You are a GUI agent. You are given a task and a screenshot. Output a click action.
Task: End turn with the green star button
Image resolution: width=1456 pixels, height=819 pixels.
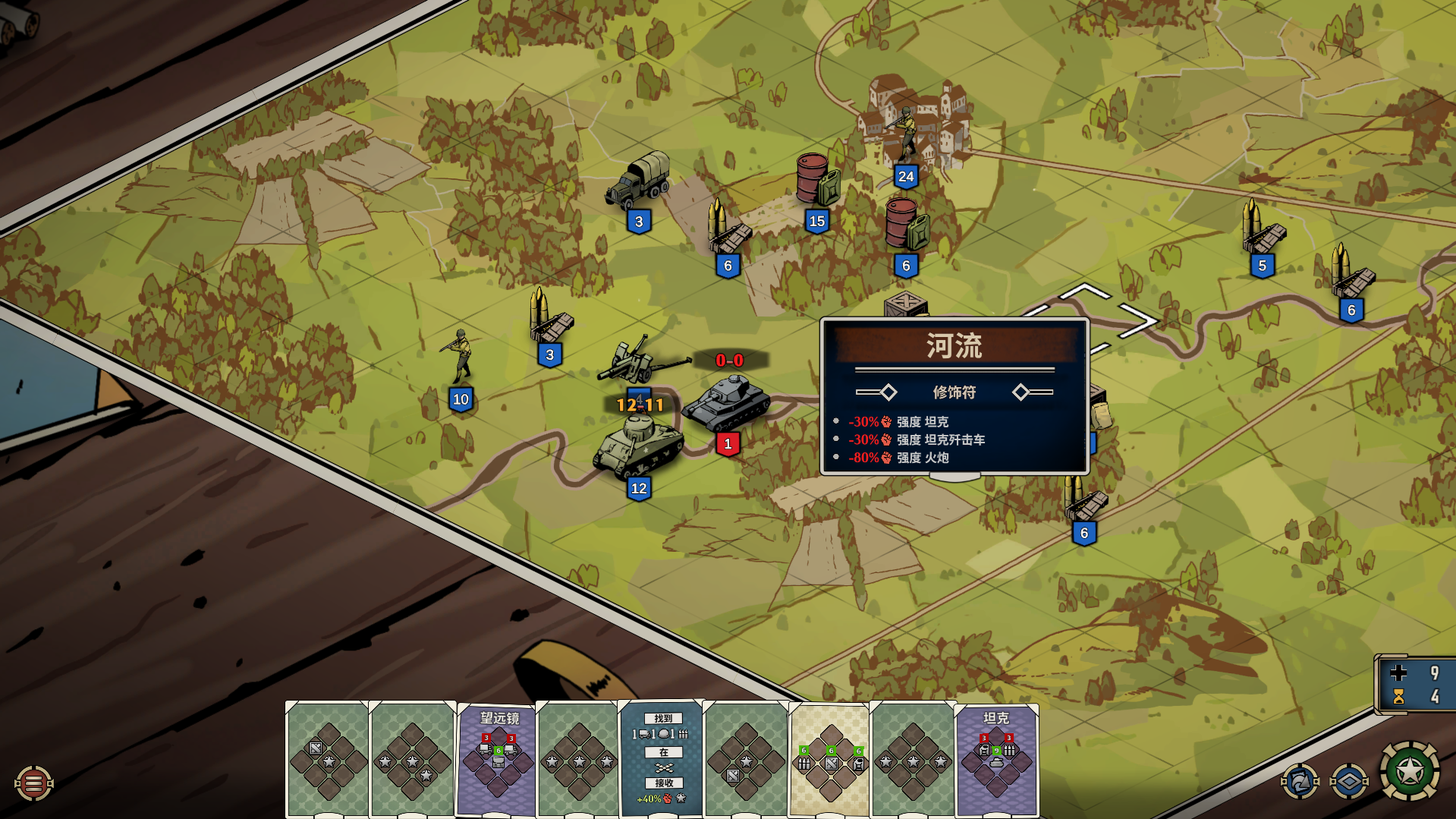(1409, 771)
